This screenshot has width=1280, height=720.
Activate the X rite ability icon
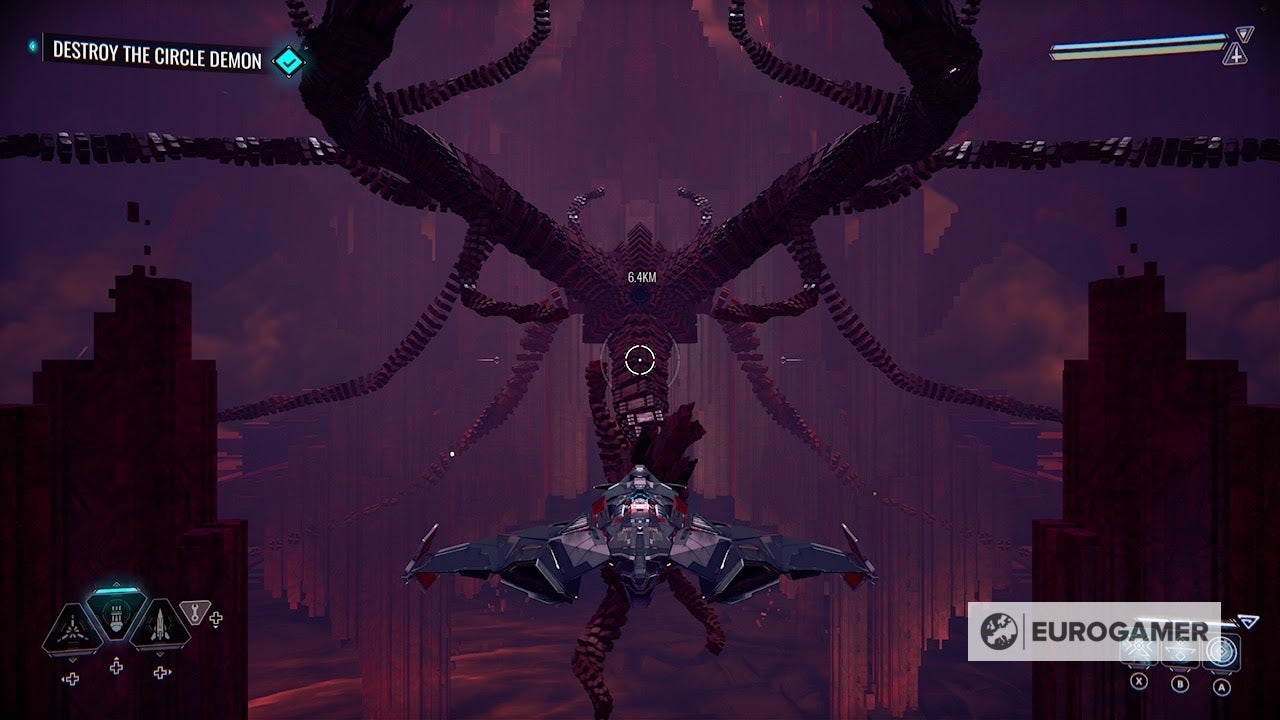point(1139,650)
